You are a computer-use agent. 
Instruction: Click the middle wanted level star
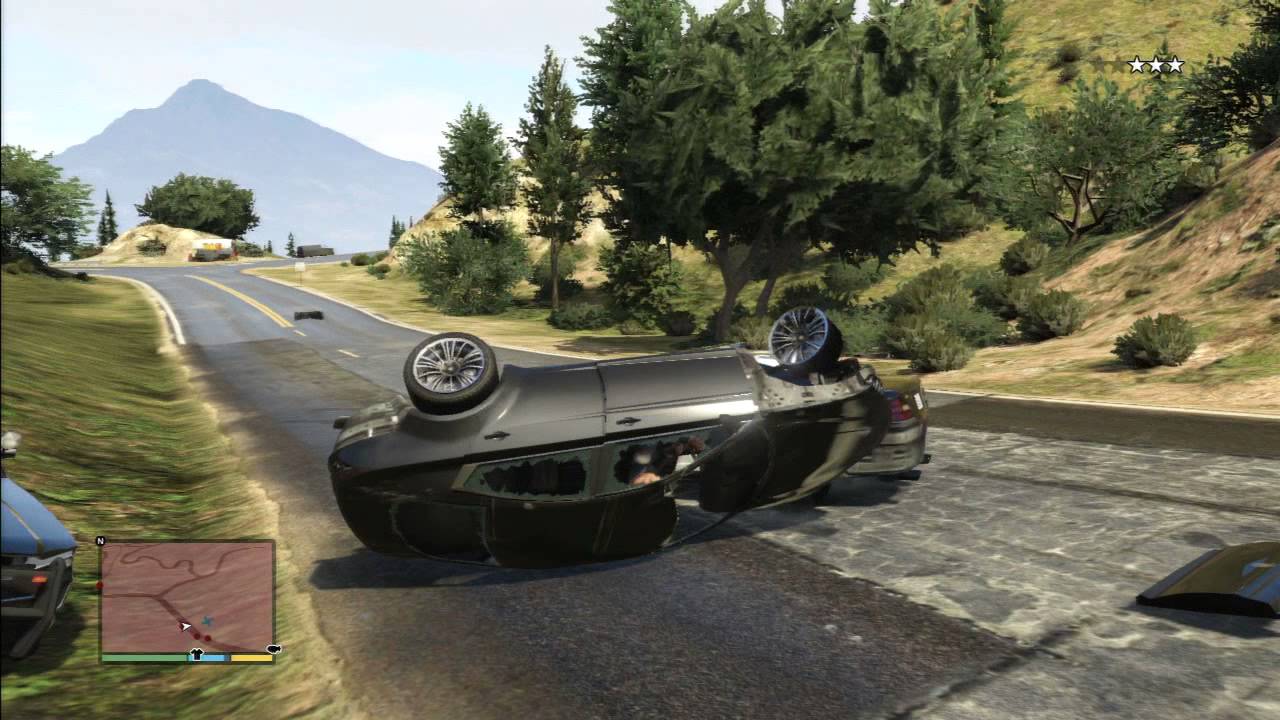click(x=1157, y=64)
